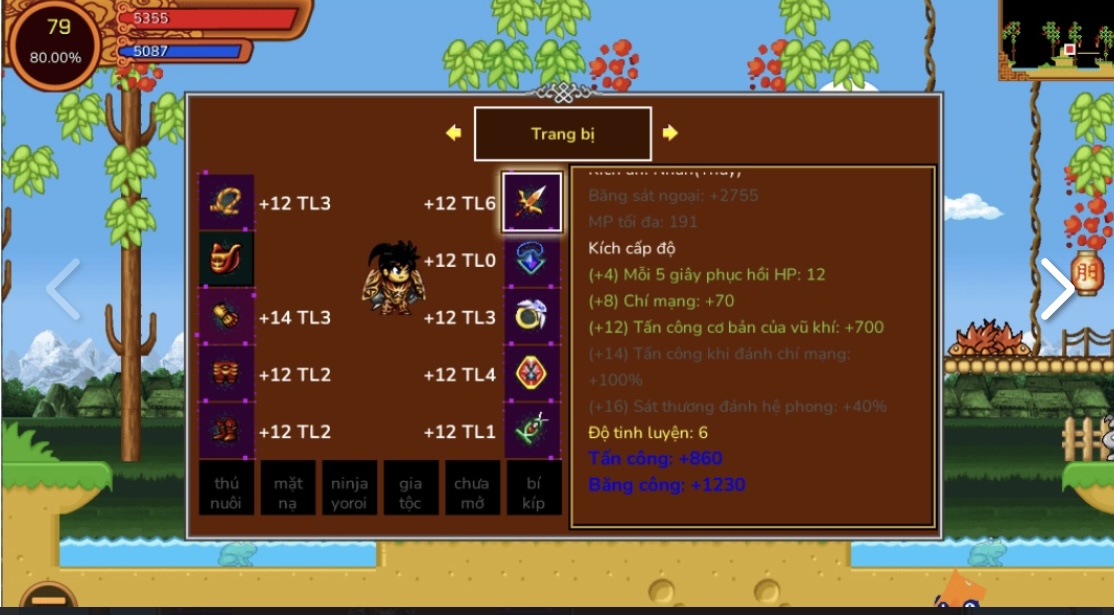Image resolution: width=1114 pixels, height=615 pixels.
Task: Open the ninja yoroi slot
Action: coord(349,488)
